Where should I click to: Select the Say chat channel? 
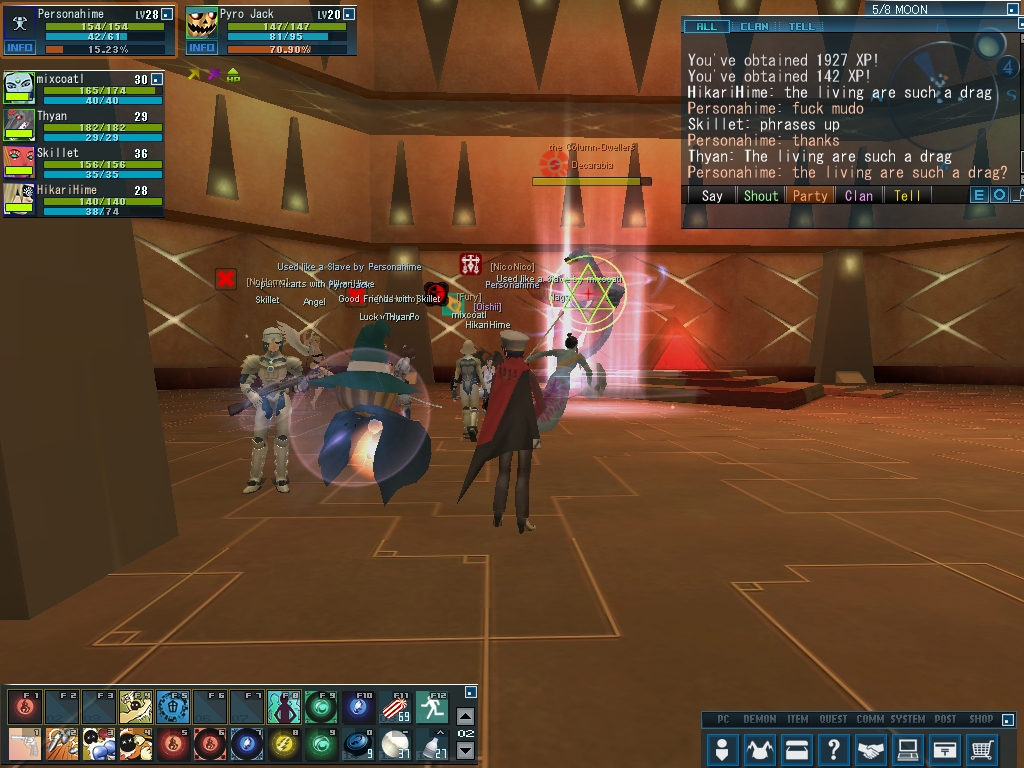(711, 196)
